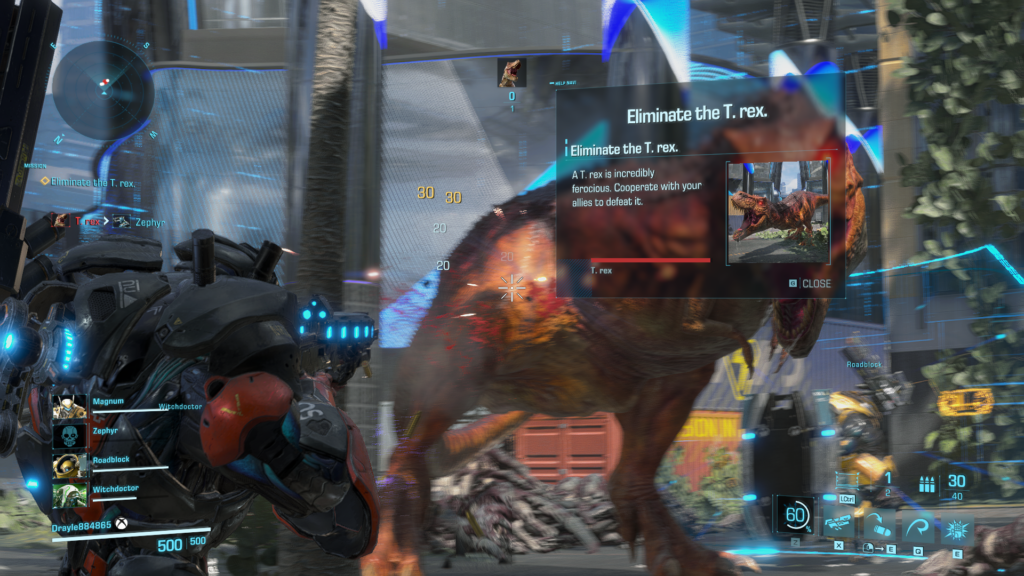The image size is (1024, 576).
Task: Activate the rifle weapon ability icon
Action: click(x=838, y=524)
